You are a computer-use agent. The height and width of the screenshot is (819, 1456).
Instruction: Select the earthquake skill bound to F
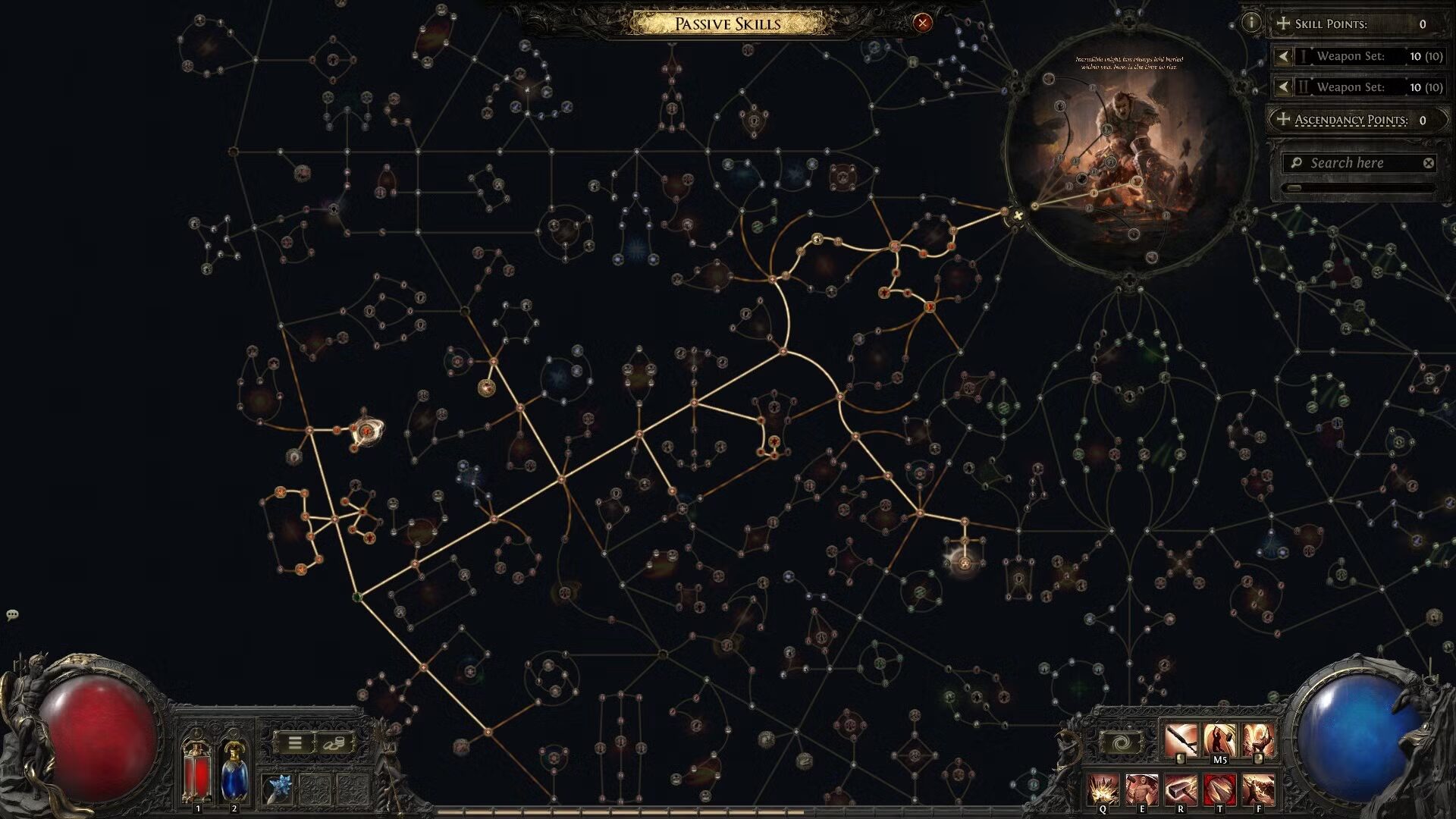point(1257,787)
